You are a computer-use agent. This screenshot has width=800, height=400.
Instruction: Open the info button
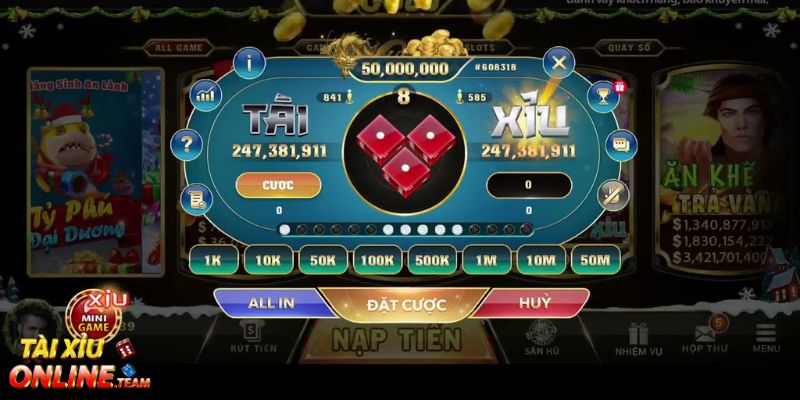tap(249, 62)
